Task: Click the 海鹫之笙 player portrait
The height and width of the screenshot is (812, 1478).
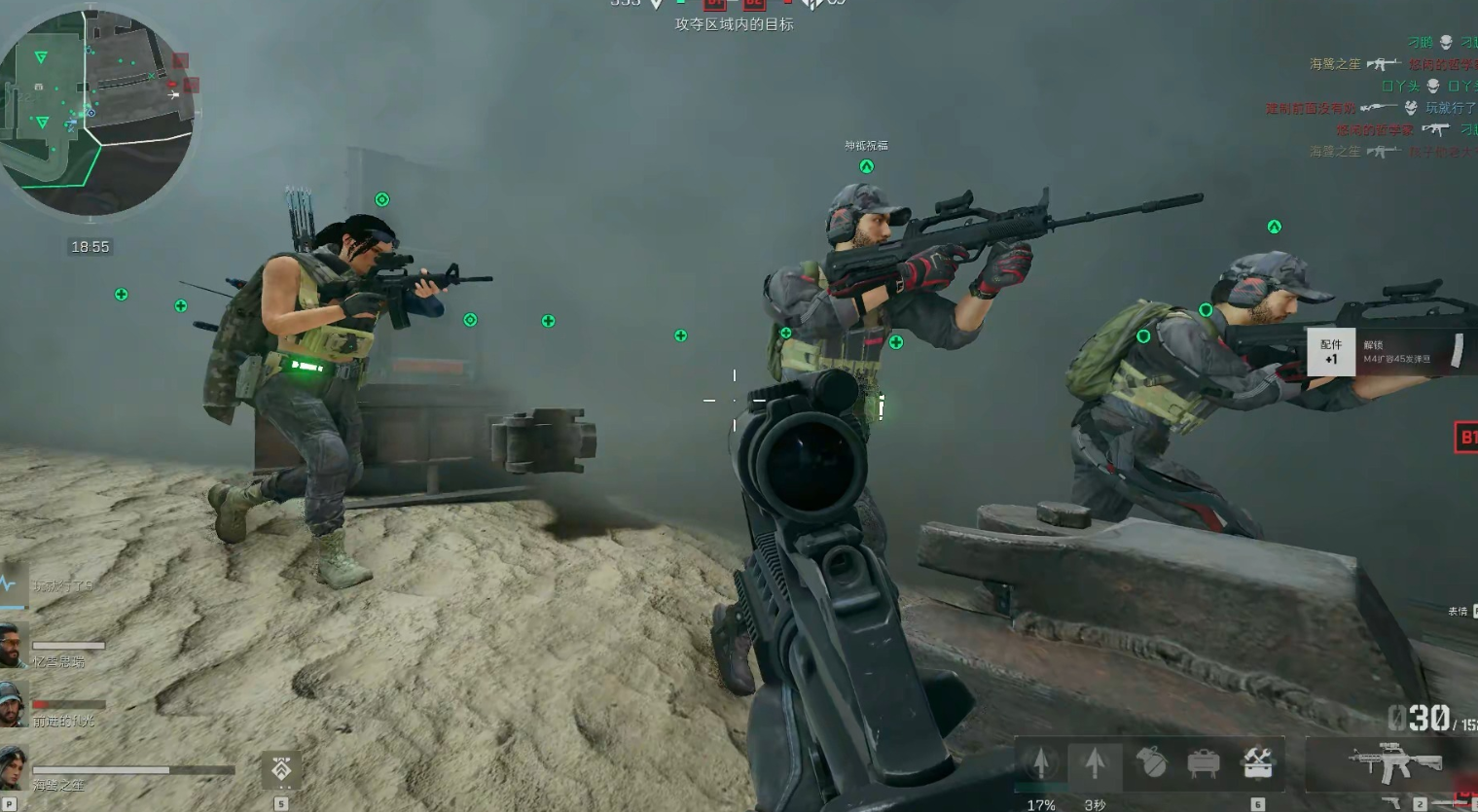Action: [x=13, y=766]
